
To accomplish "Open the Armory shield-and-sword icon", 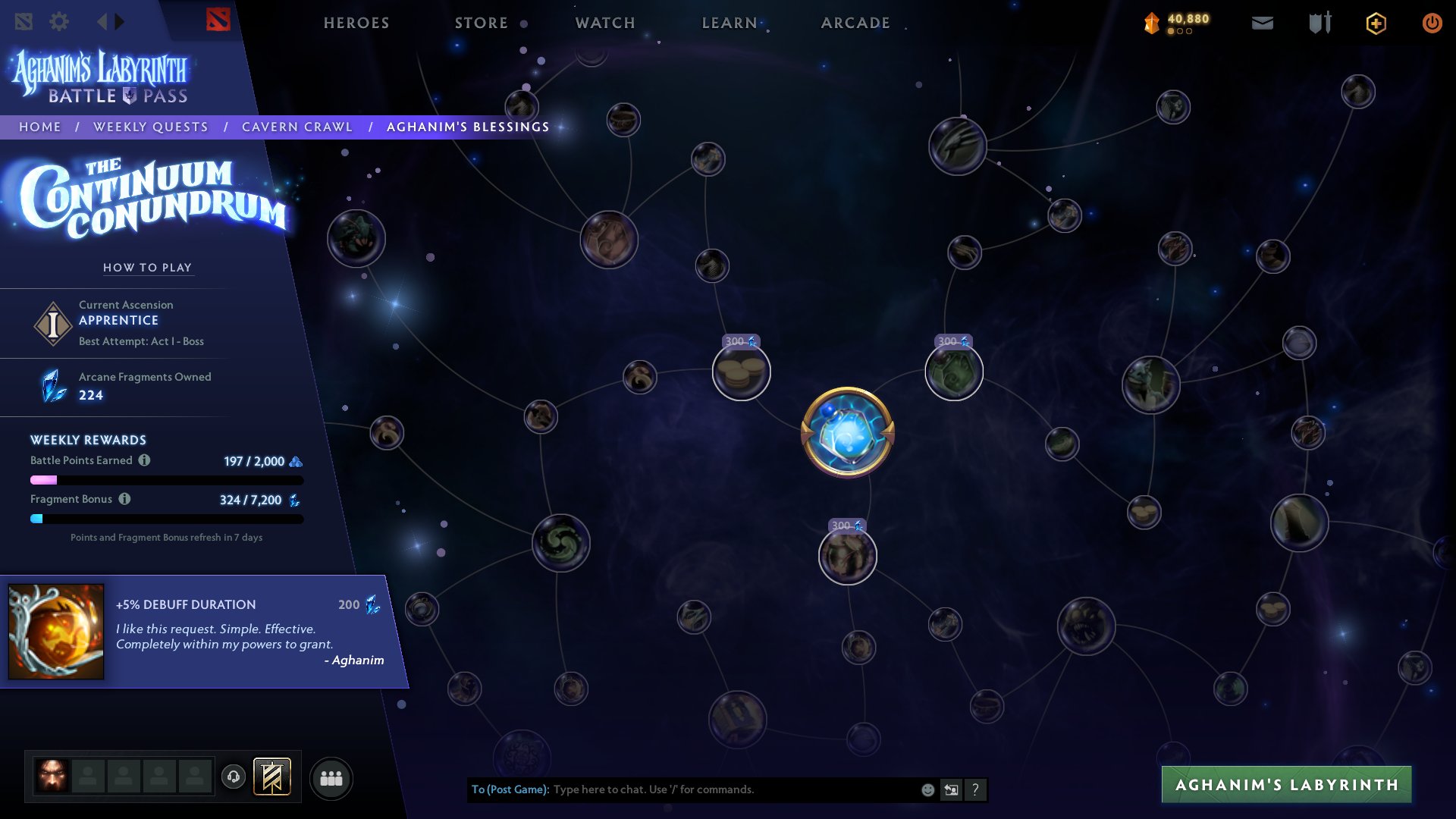I will point(1319,23).
